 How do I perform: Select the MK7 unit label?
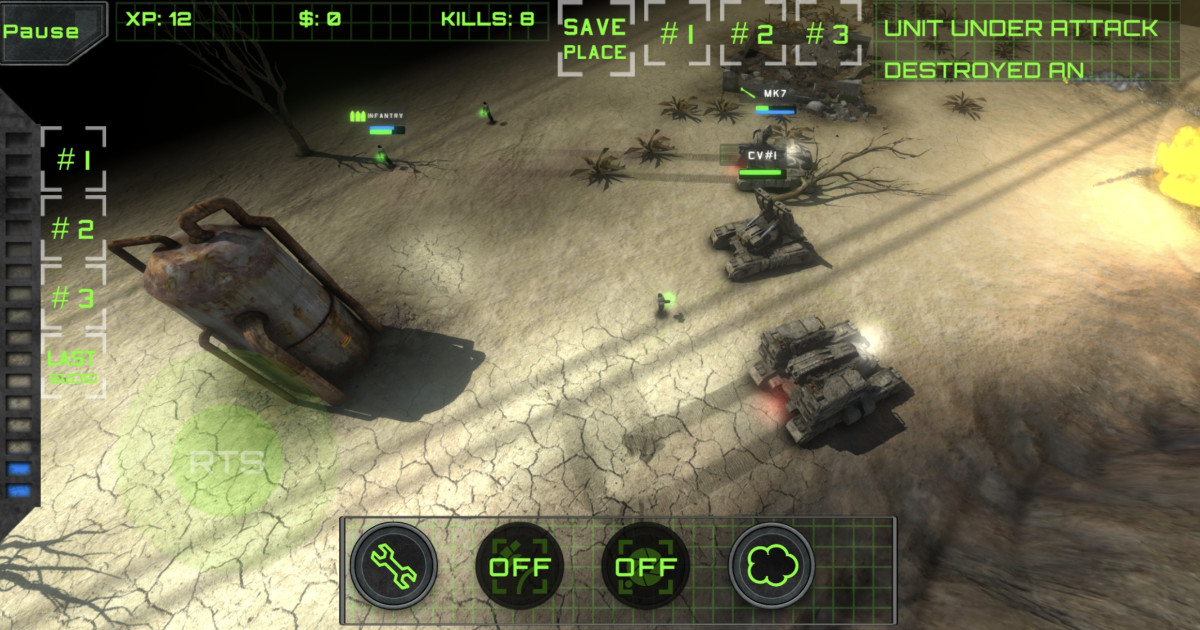click(776, 93)
